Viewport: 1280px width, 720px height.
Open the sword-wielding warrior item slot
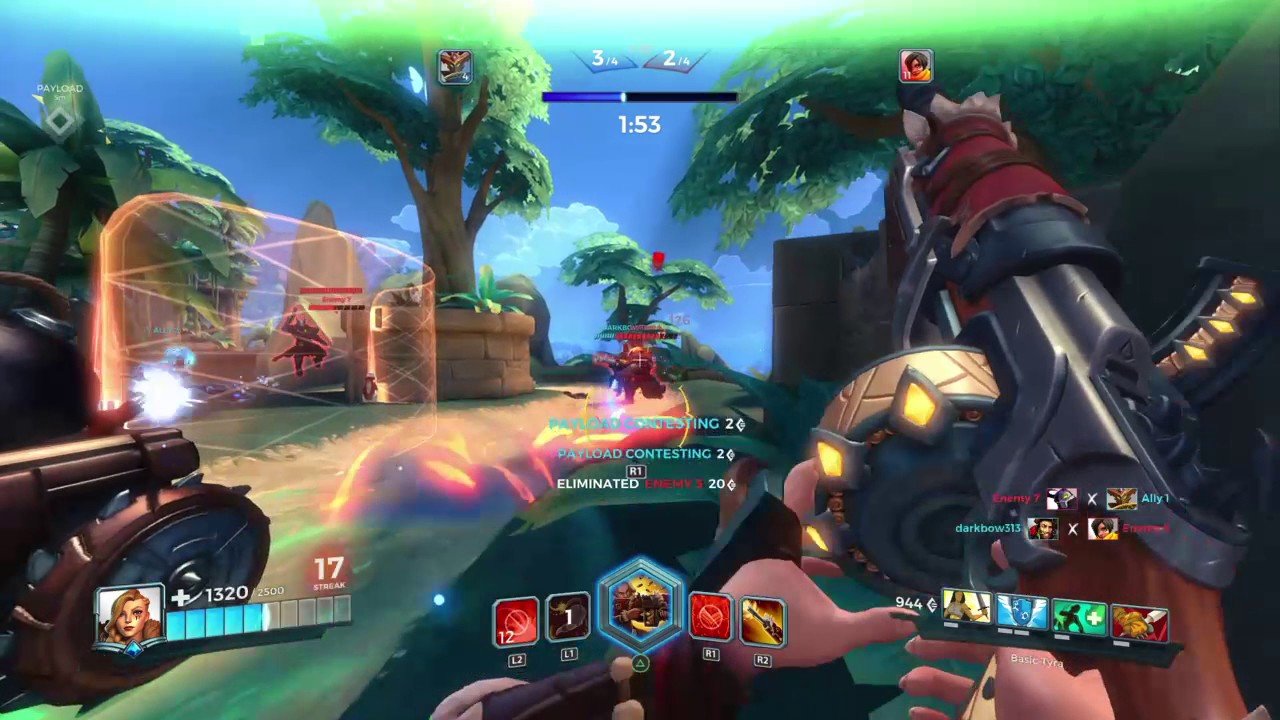(x=966, y=607)
